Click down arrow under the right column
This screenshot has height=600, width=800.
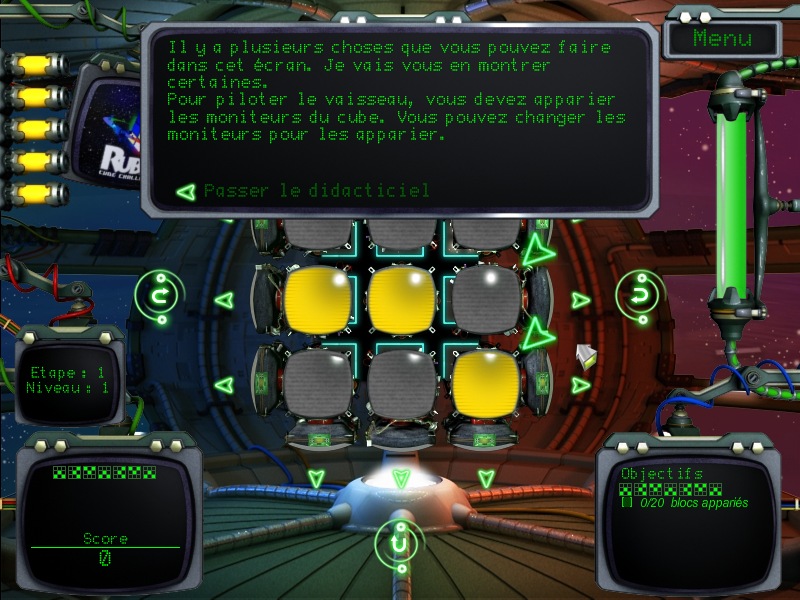[485, 478]
